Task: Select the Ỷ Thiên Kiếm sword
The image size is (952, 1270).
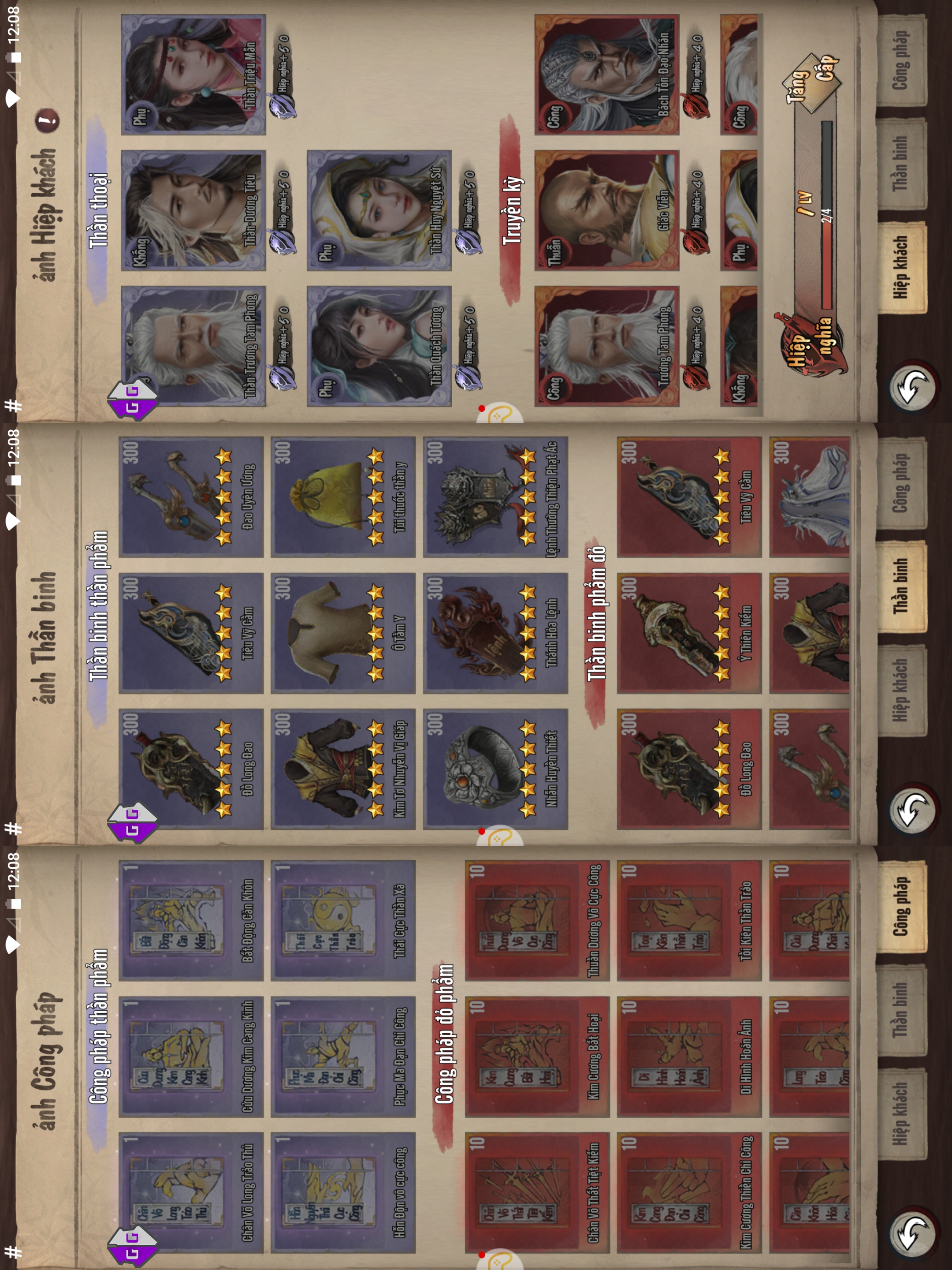Action: coord(688,633)
